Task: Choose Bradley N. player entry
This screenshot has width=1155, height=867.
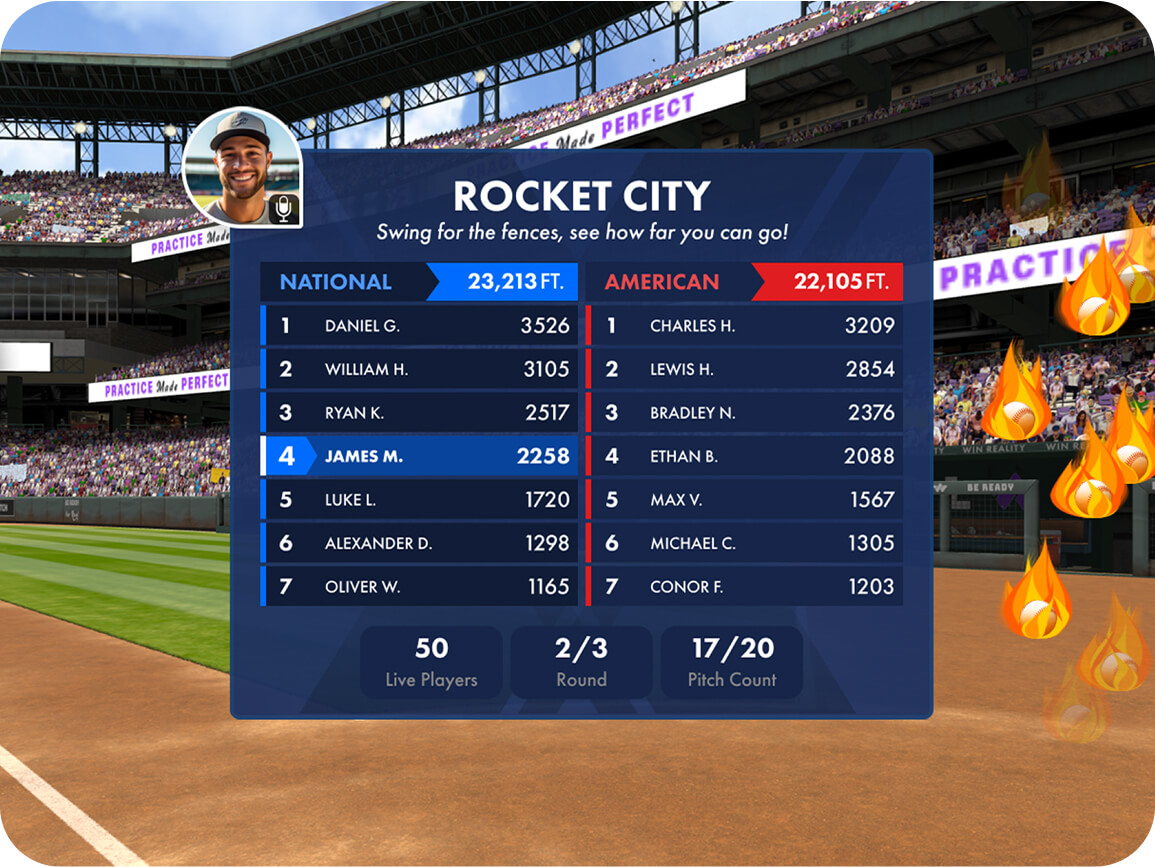Action: (744, 413)
